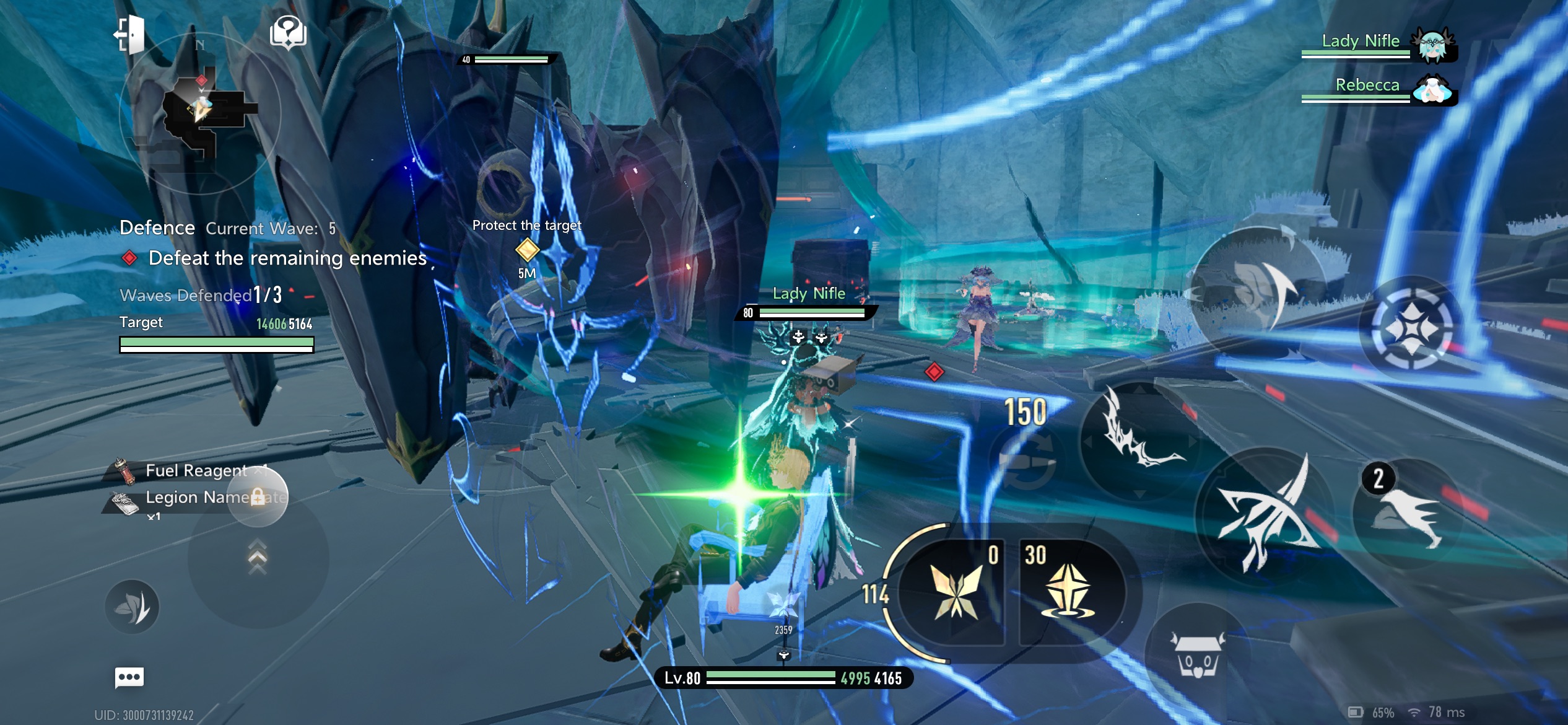This screenshot has width=1568, height=725.
Task: Tap the crescent leaf jump button
Action: [1257, 290]
